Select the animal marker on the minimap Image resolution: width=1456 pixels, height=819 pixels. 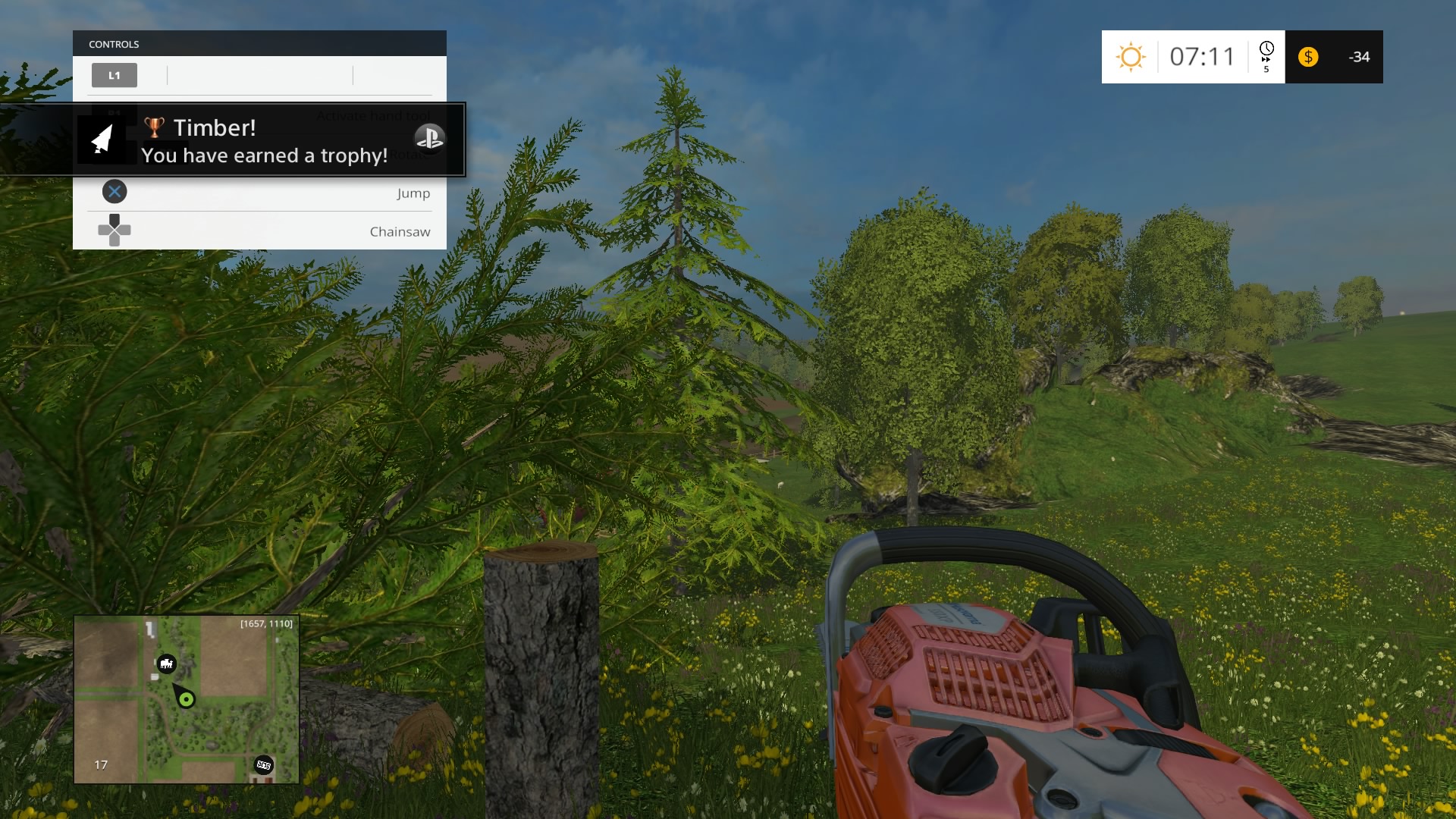coord(166,664)
